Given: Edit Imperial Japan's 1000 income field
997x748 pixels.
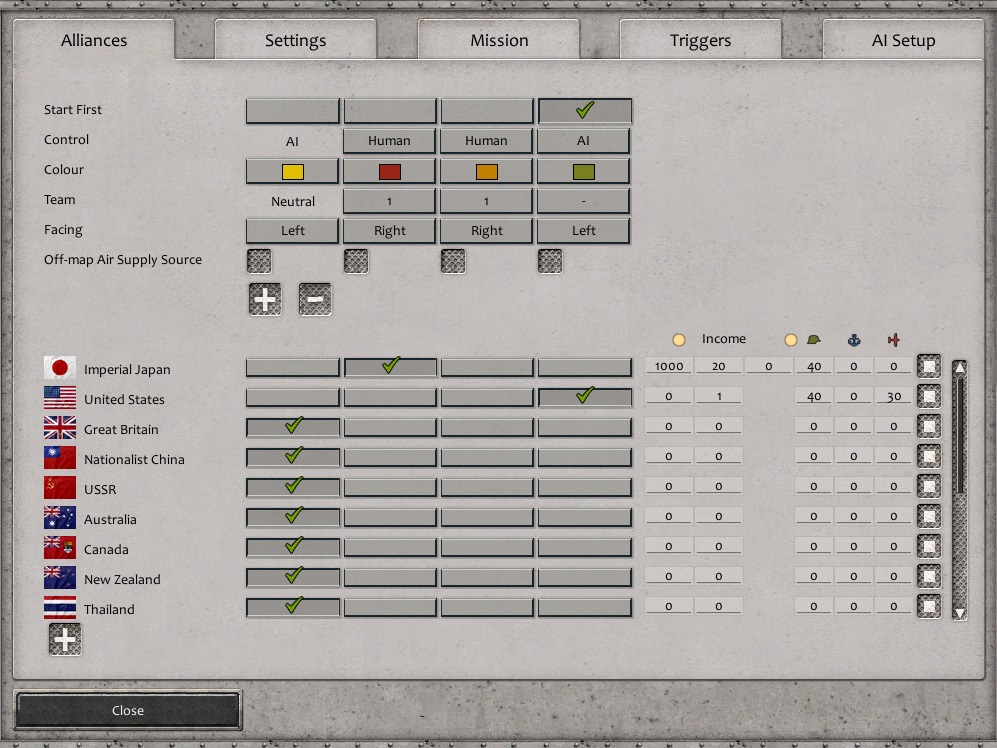Looking at the screenshot, I should click(x=668, y=367).
